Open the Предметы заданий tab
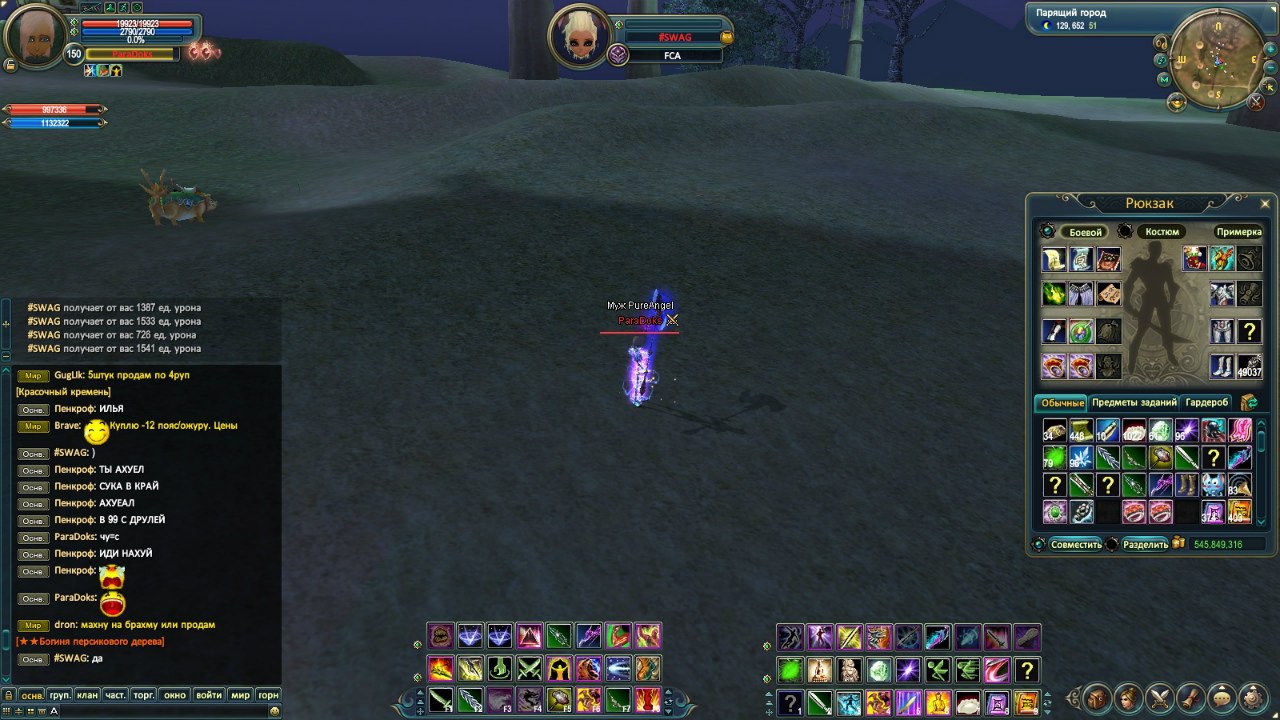This screenshot has width=1280, height=720. tap(1134, 403)
